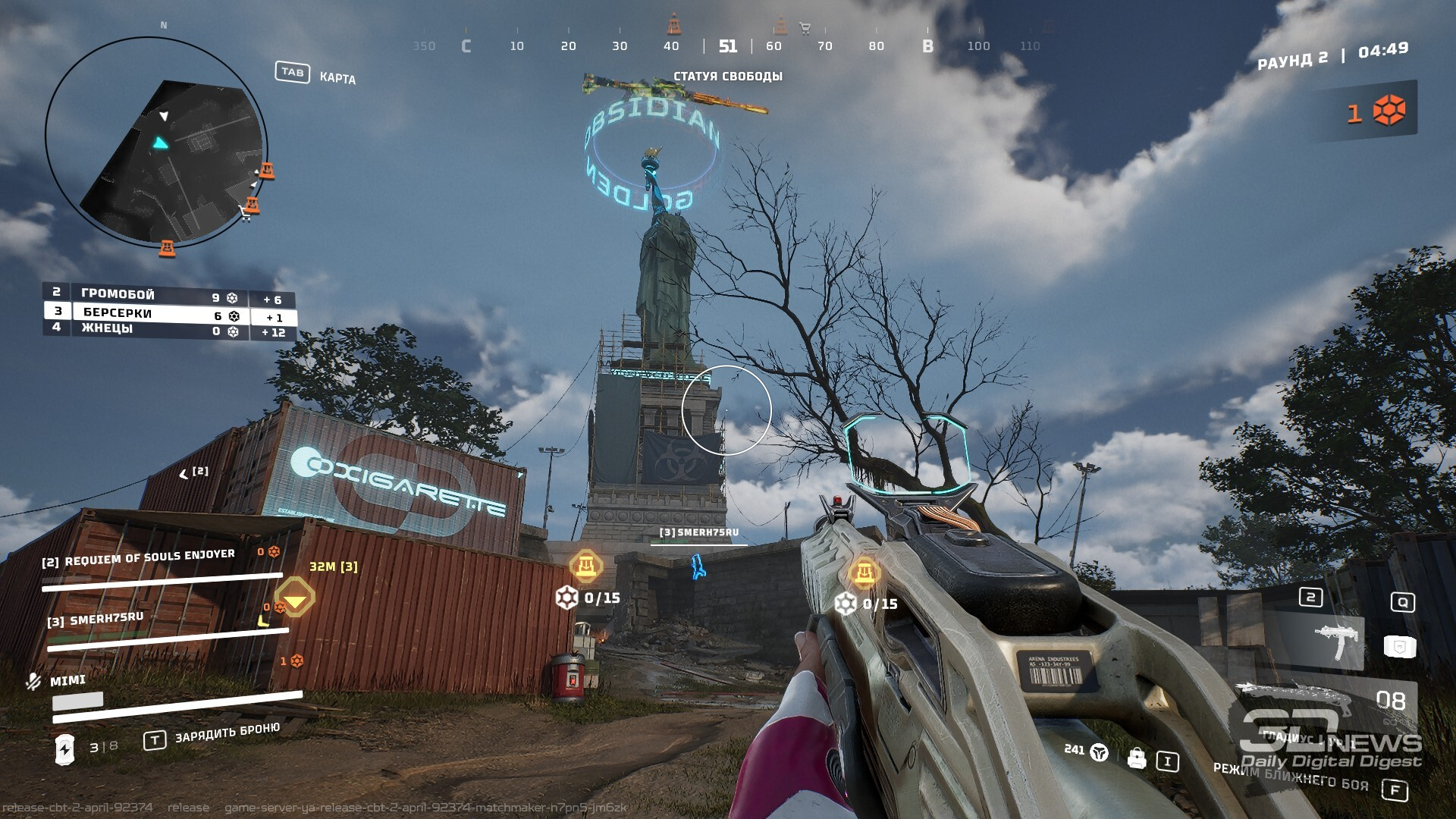Click the shopping cart marker on compass
The image size is (1456, 819).
point(805,29)
